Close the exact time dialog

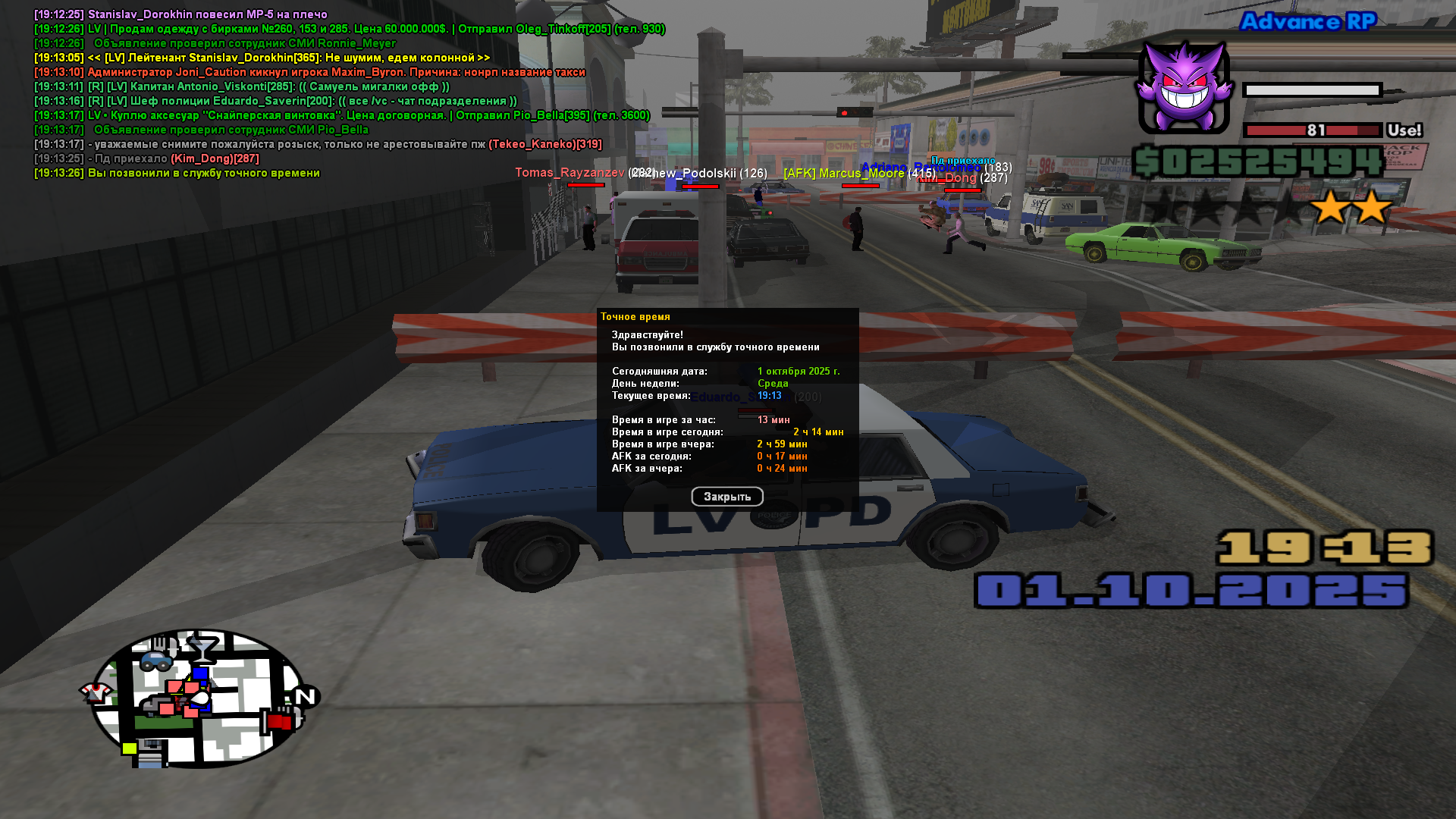click(726, 497)
